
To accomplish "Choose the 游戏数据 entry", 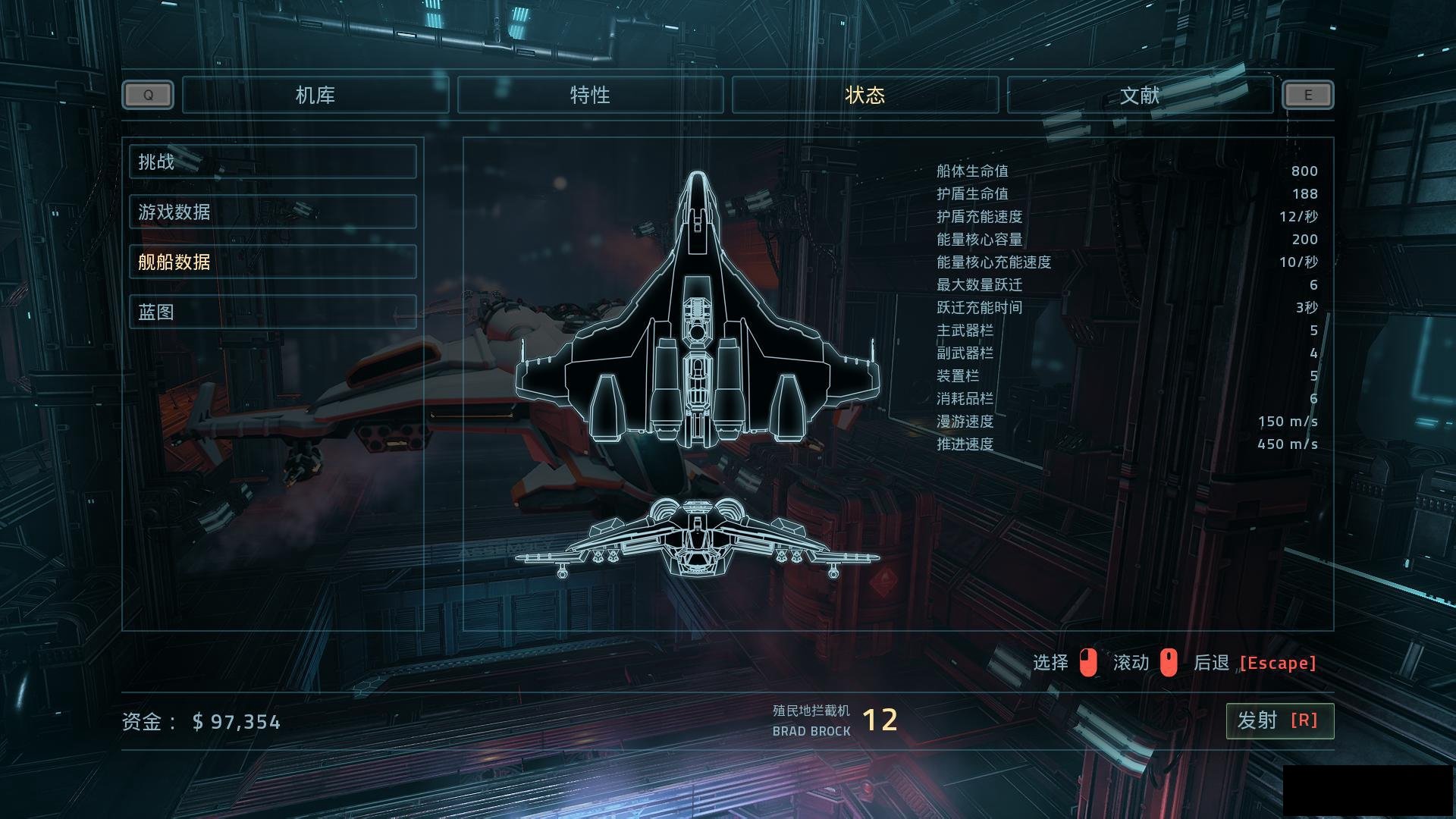I will 272,212.
